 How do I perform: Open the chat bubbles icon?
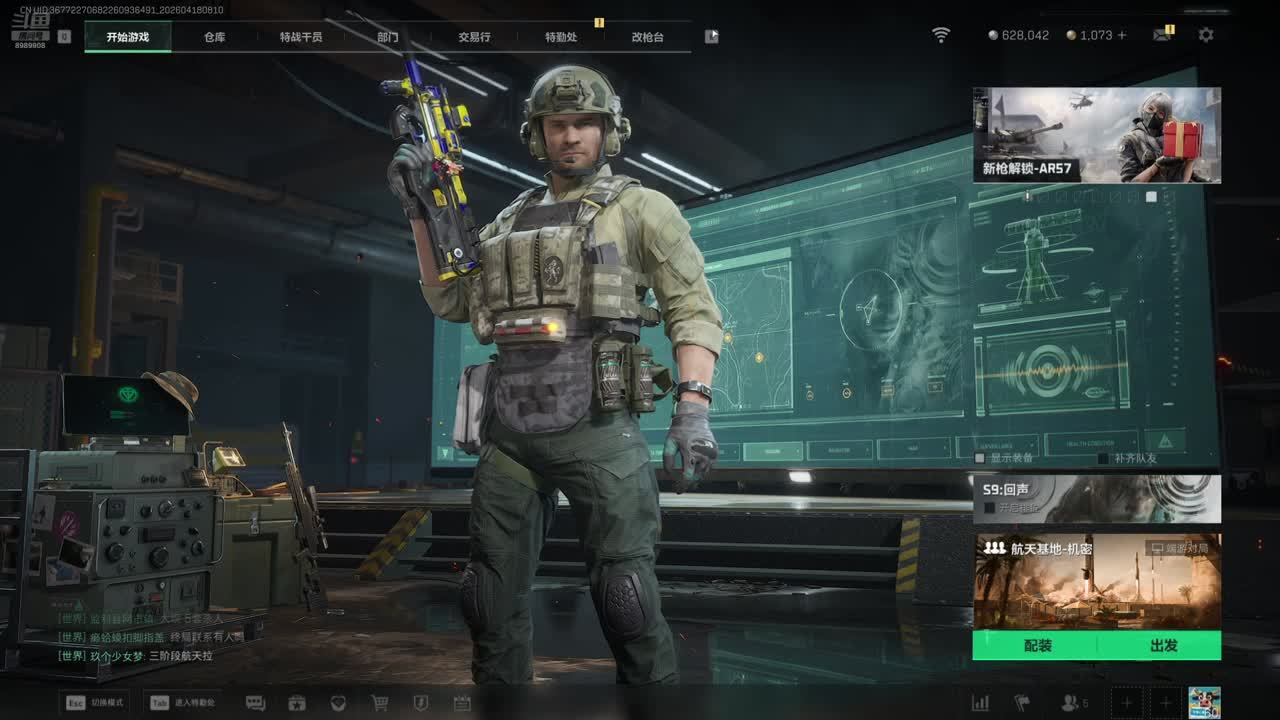(255, 703)
